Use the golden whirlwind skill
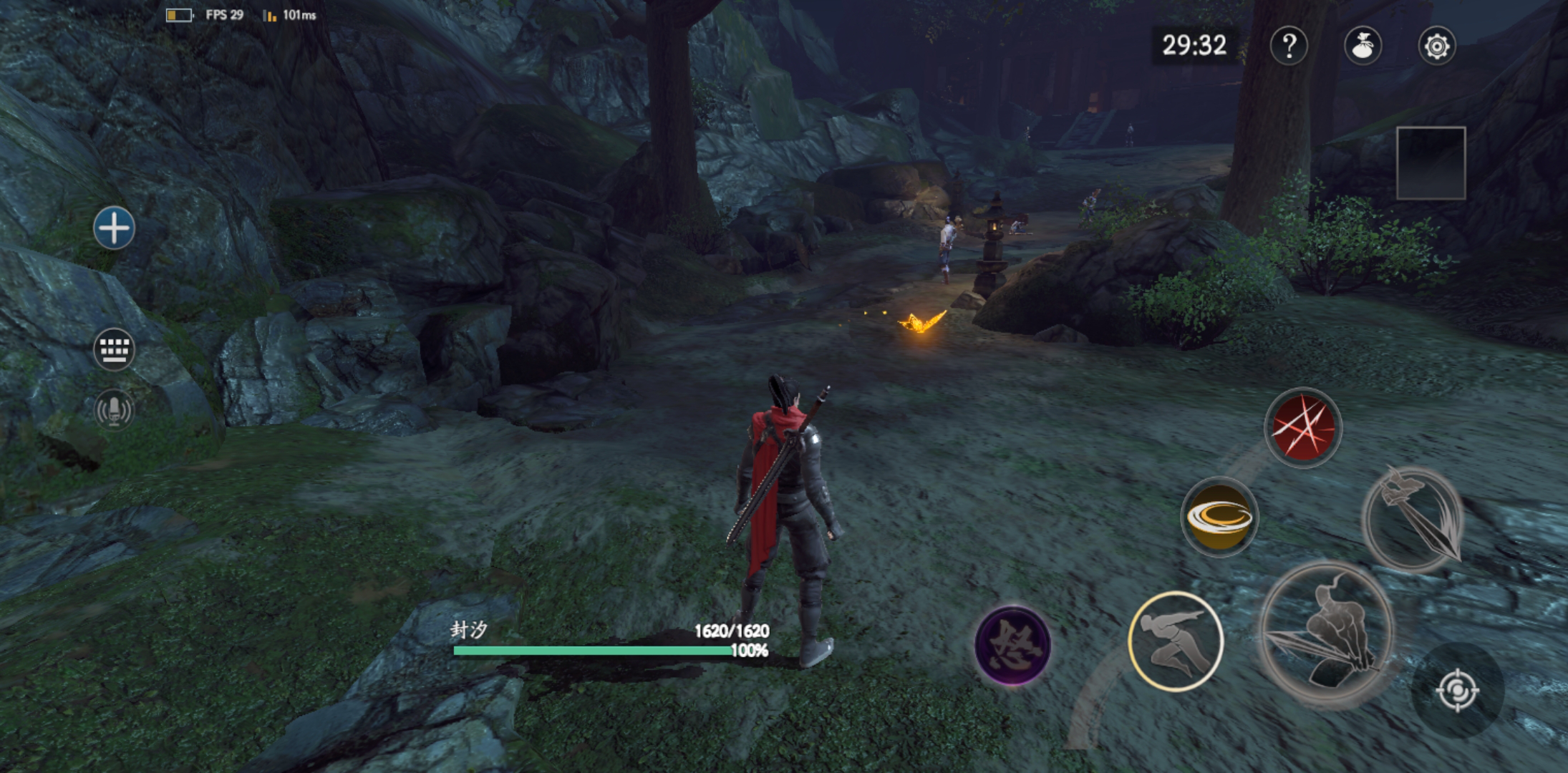The image size is (1568, 773). pos(1219,517)
